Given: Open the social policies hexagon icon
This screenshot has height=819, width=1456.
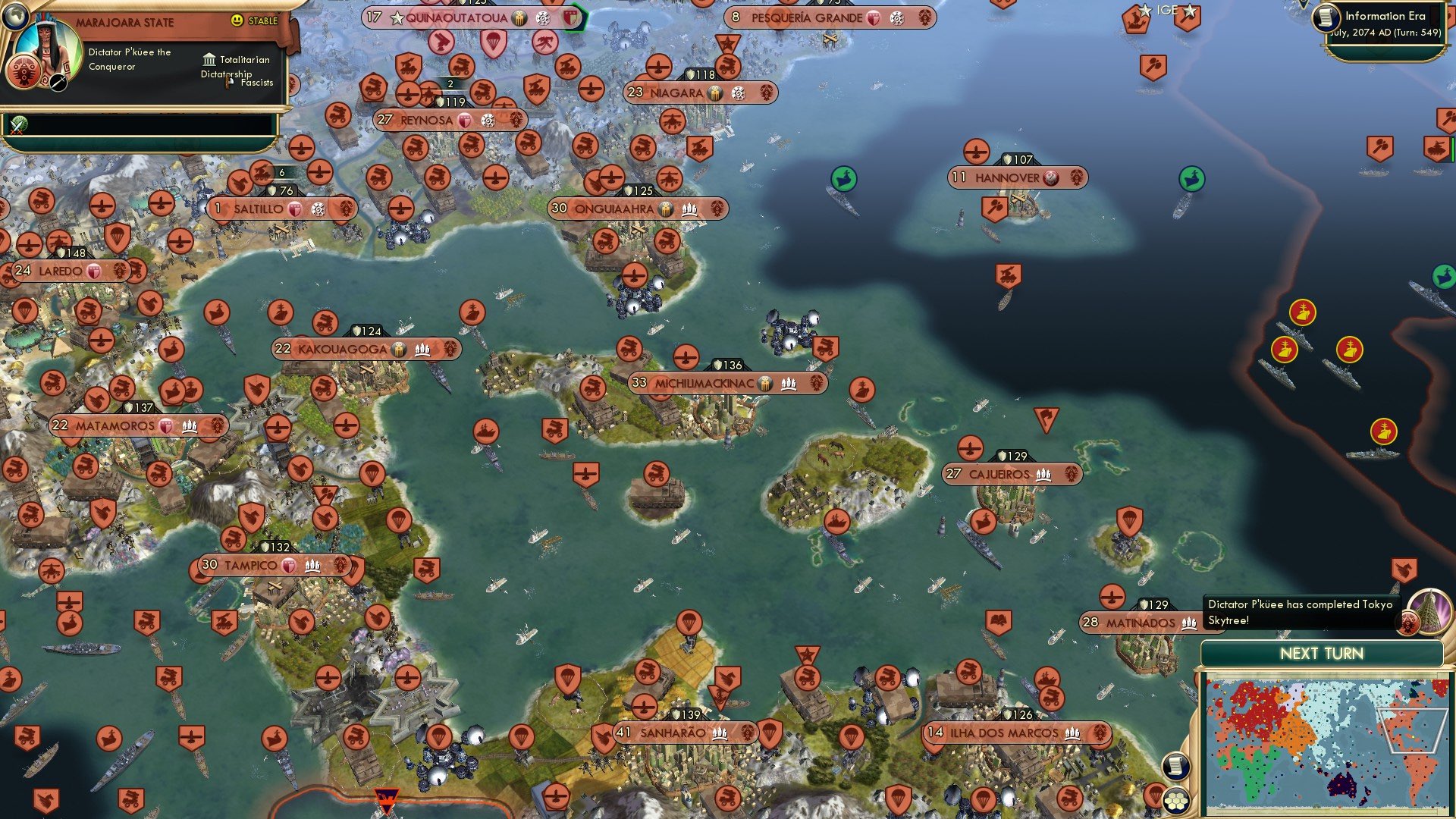Looking at the screenshot, I should pos(1175,800).
